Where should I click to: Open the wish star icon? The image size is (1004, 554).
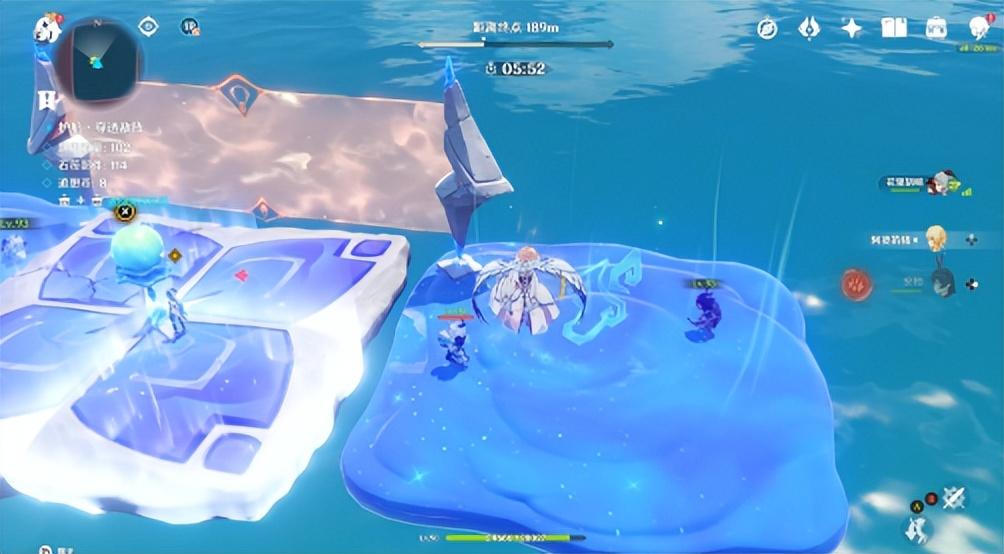click(x=851, y=28)
